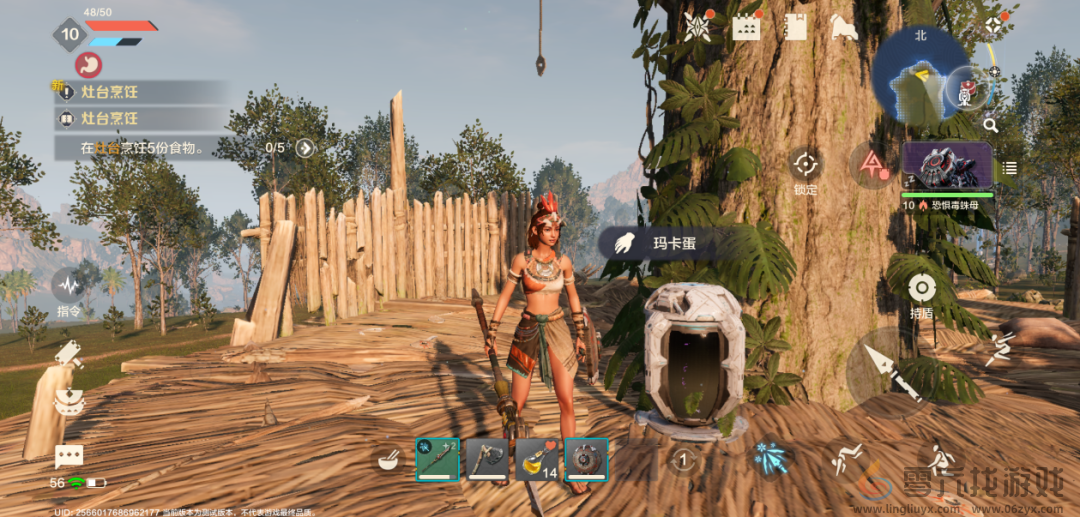Open the chat speech bubble
The width and height of the screenshot is (1080, 517).
69,457
